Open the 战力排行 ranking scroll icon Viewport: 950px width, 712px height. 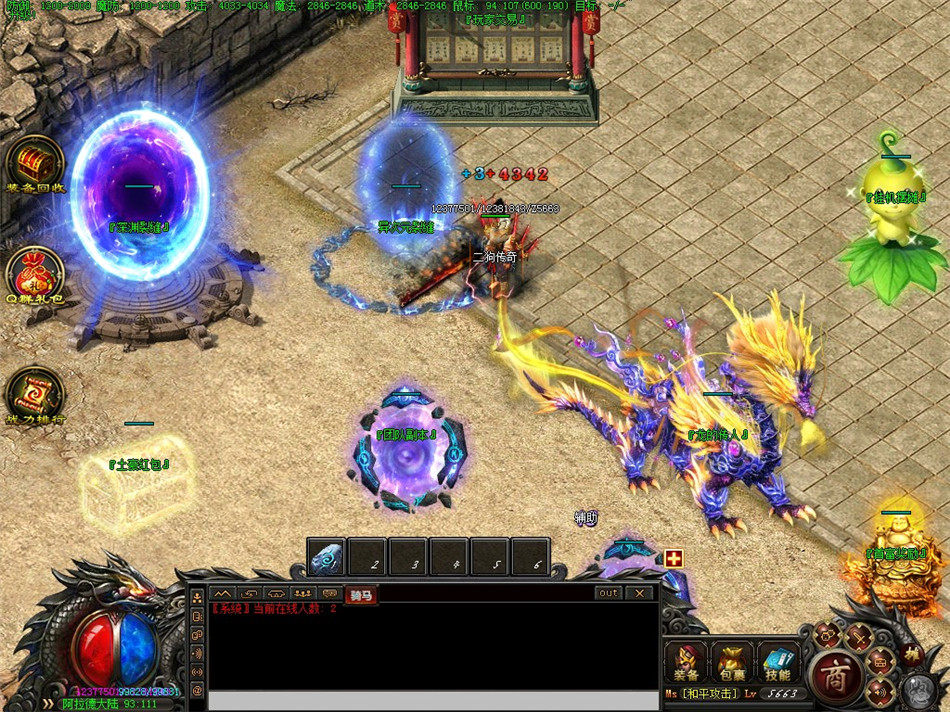35,391
